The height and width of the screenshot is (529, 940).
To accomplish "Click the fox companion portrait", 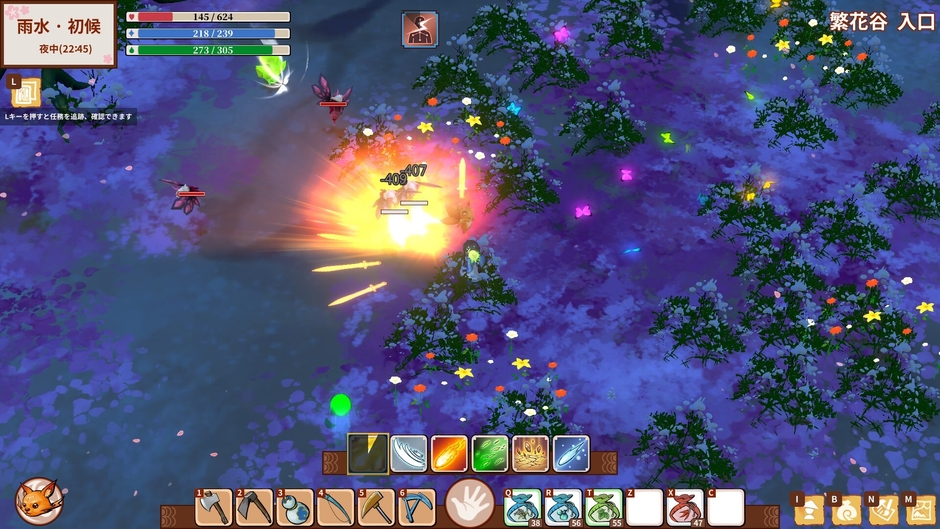I will (x=40, y=501).
